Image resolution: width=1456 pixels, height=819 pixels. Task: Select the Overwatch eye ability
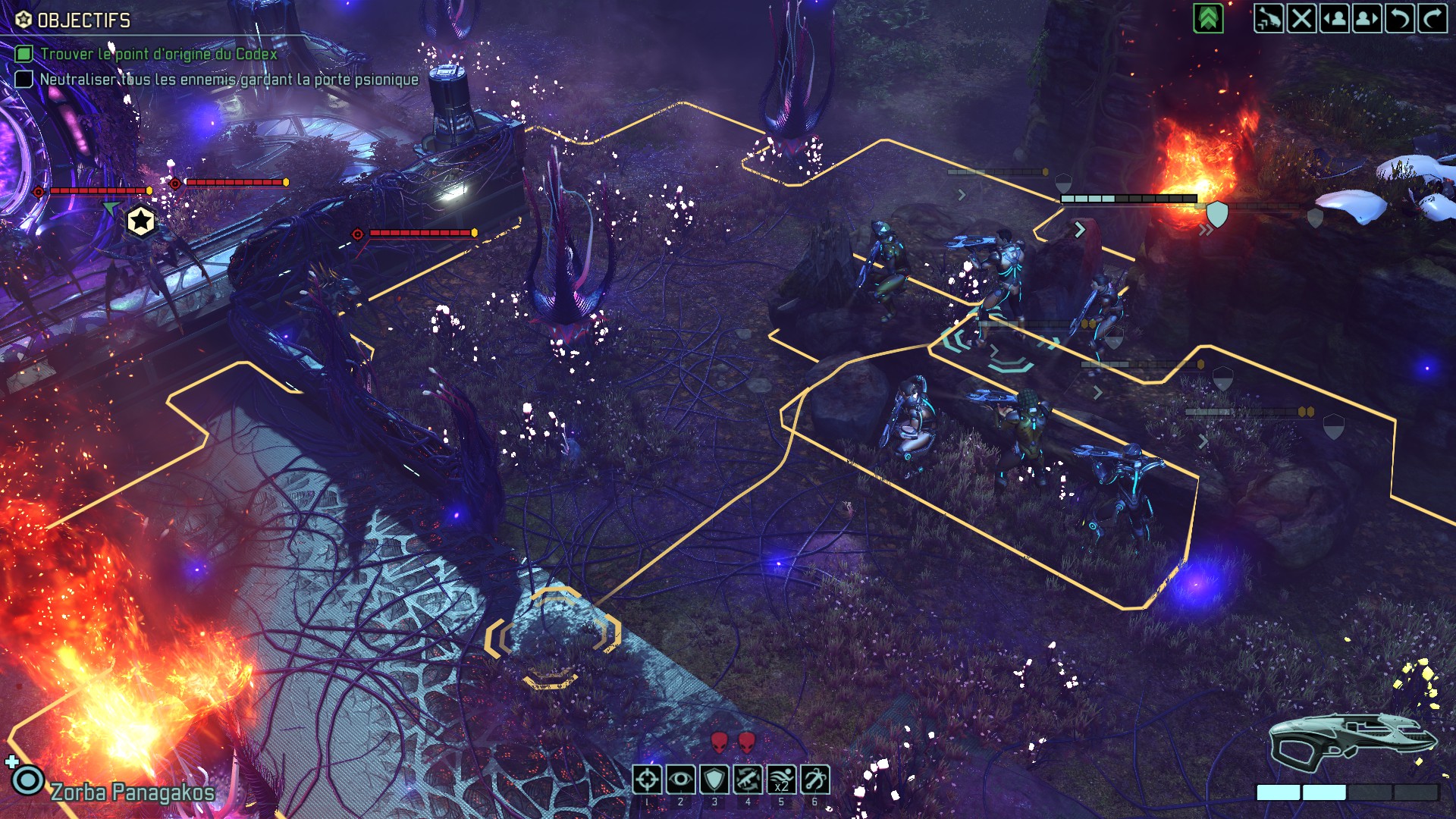(x=680, y=780)
